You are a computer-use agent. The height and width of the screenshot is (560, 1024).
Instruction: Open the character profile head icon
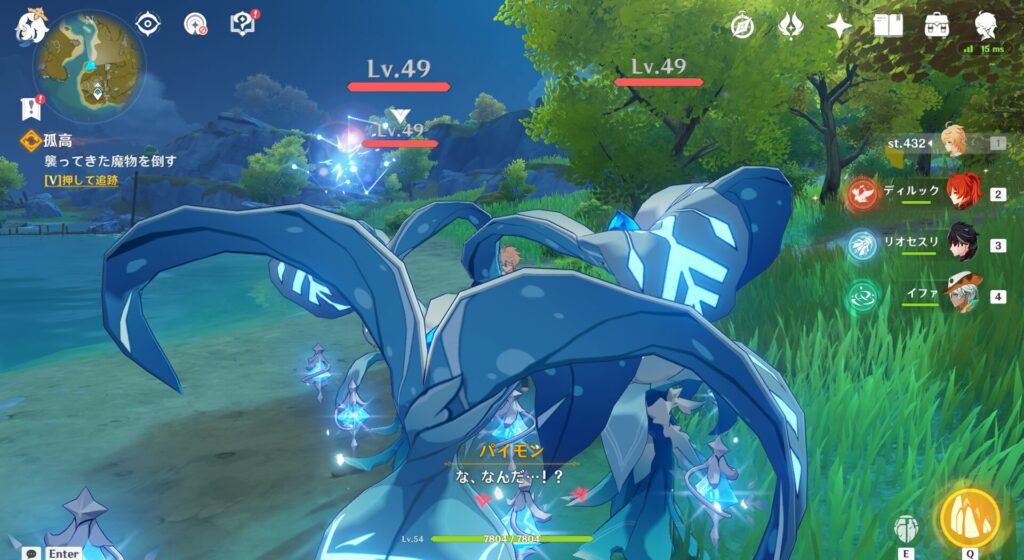point(986,26)
